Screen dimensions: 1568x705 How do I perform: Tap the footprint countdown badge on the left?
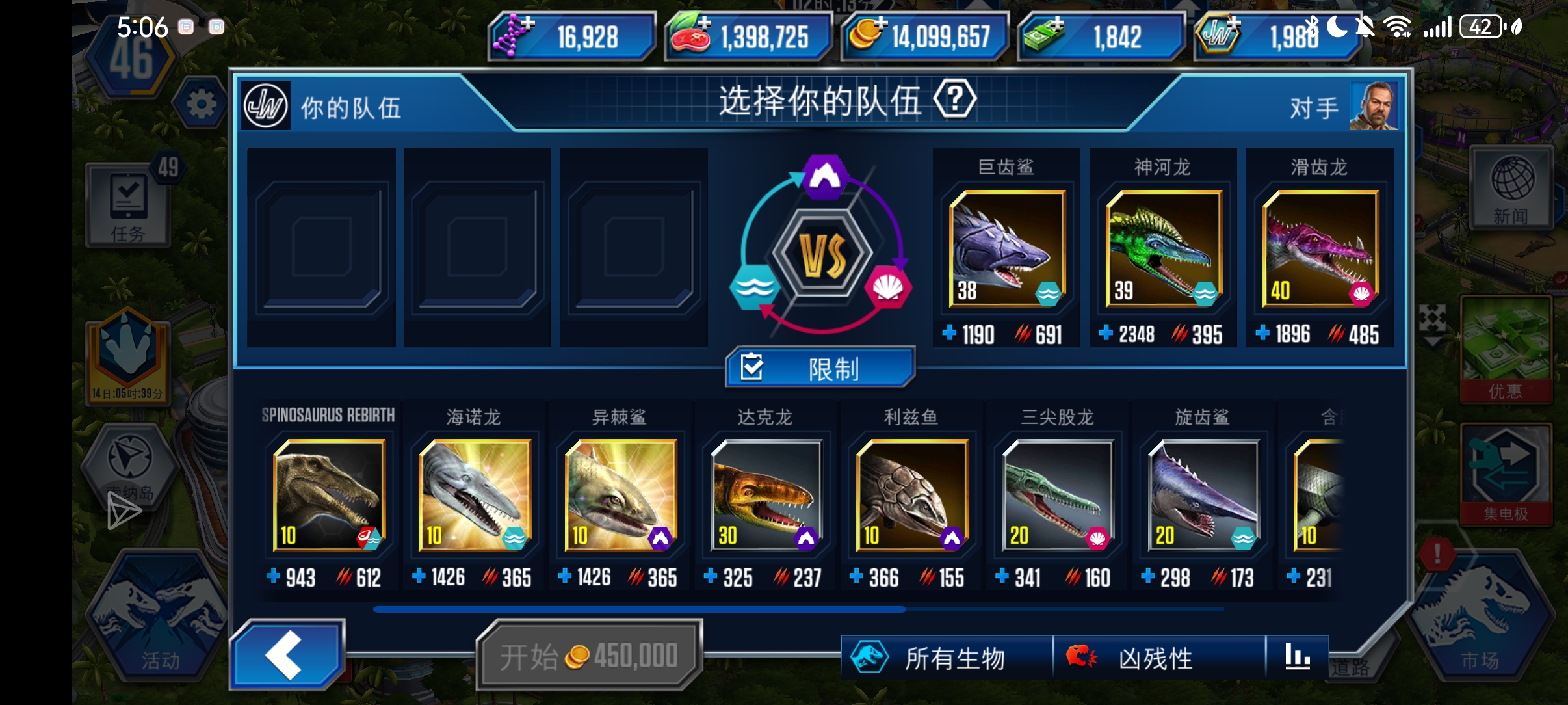[x=127, y=354]
